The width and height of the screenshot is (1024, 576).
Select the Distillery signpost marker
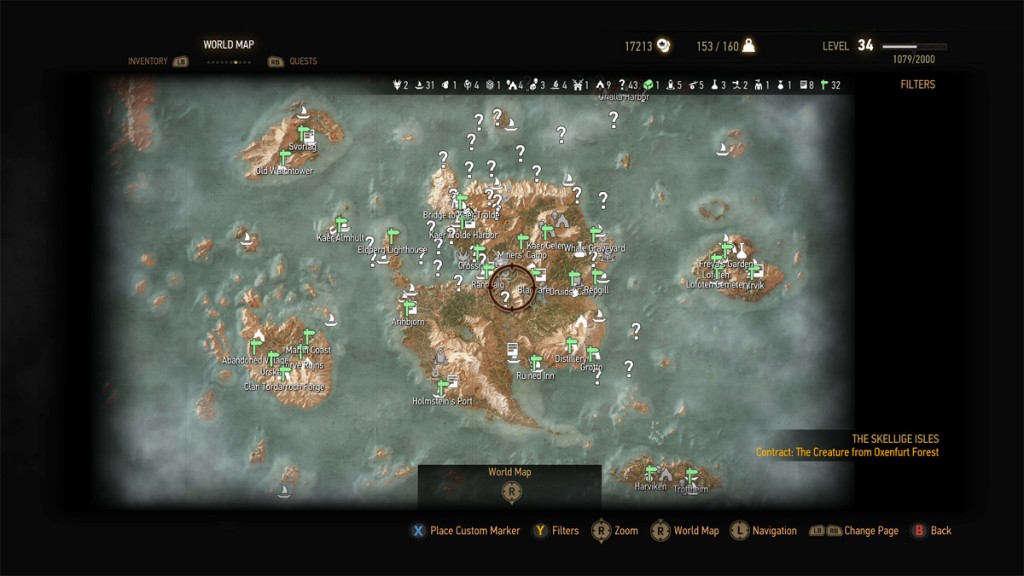tap(572, 346)
